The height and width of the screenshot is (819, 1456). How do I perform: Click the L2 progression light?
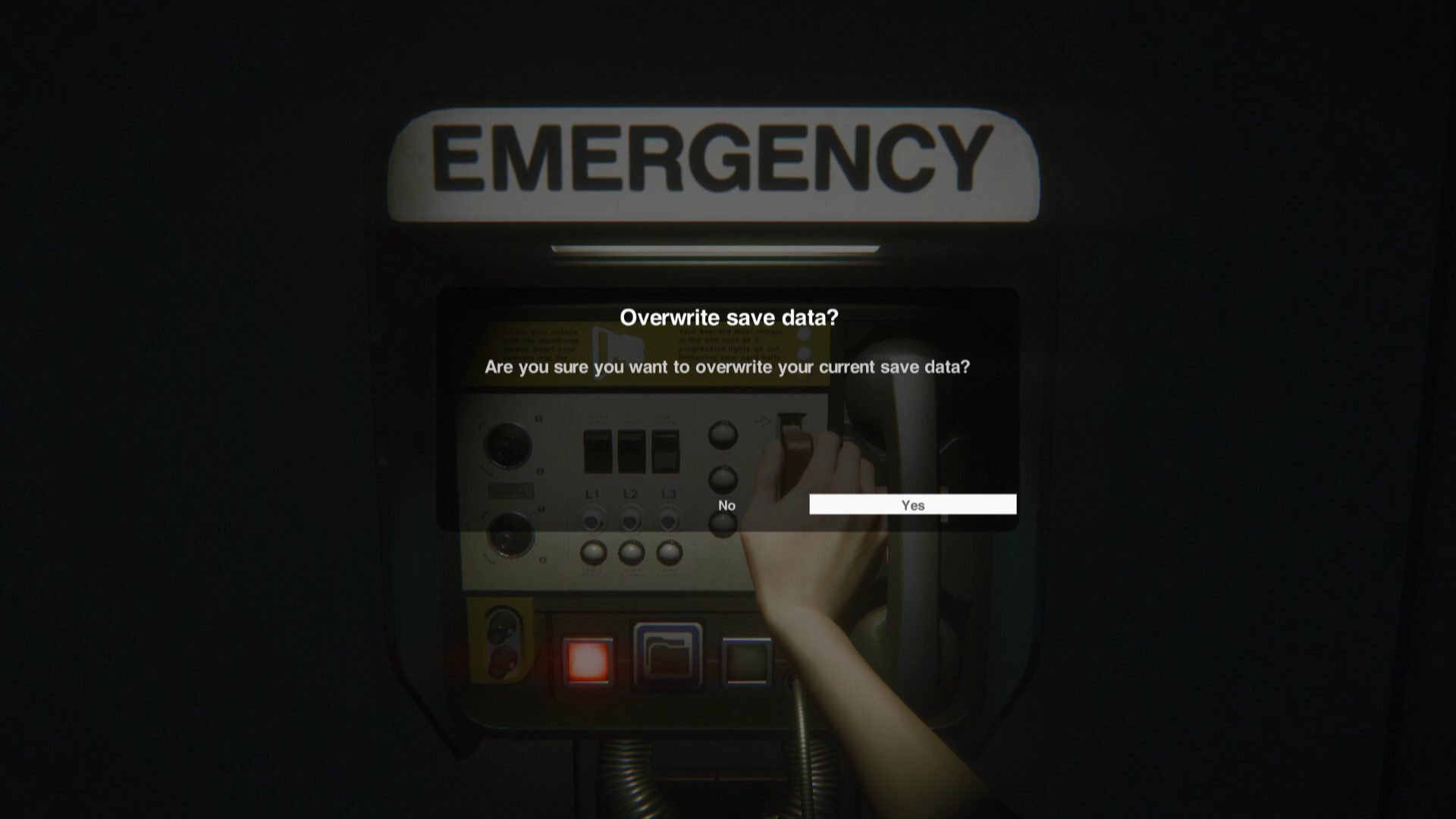tap(630, 522)
